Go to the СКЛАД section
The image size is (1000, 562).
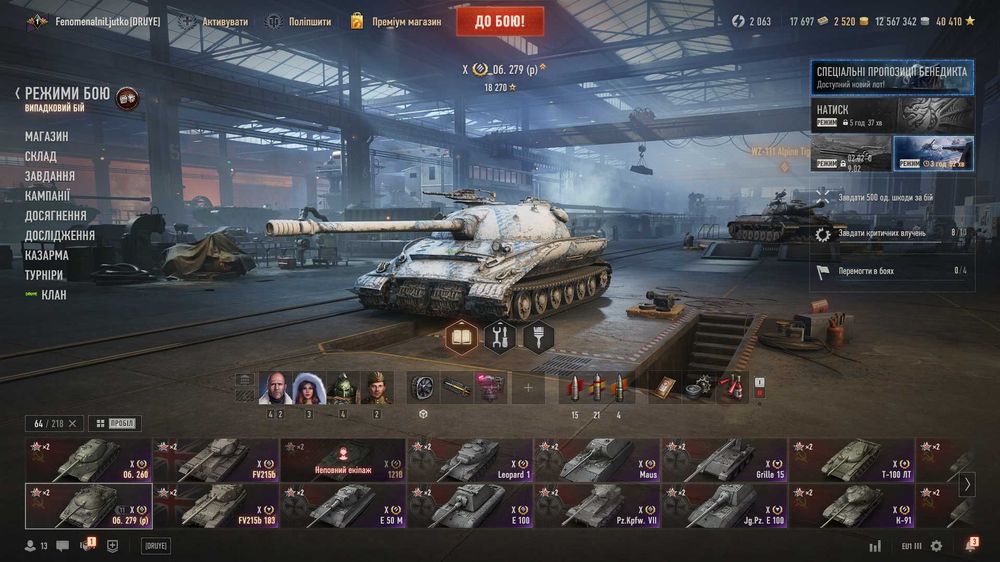tap(41, 157)
